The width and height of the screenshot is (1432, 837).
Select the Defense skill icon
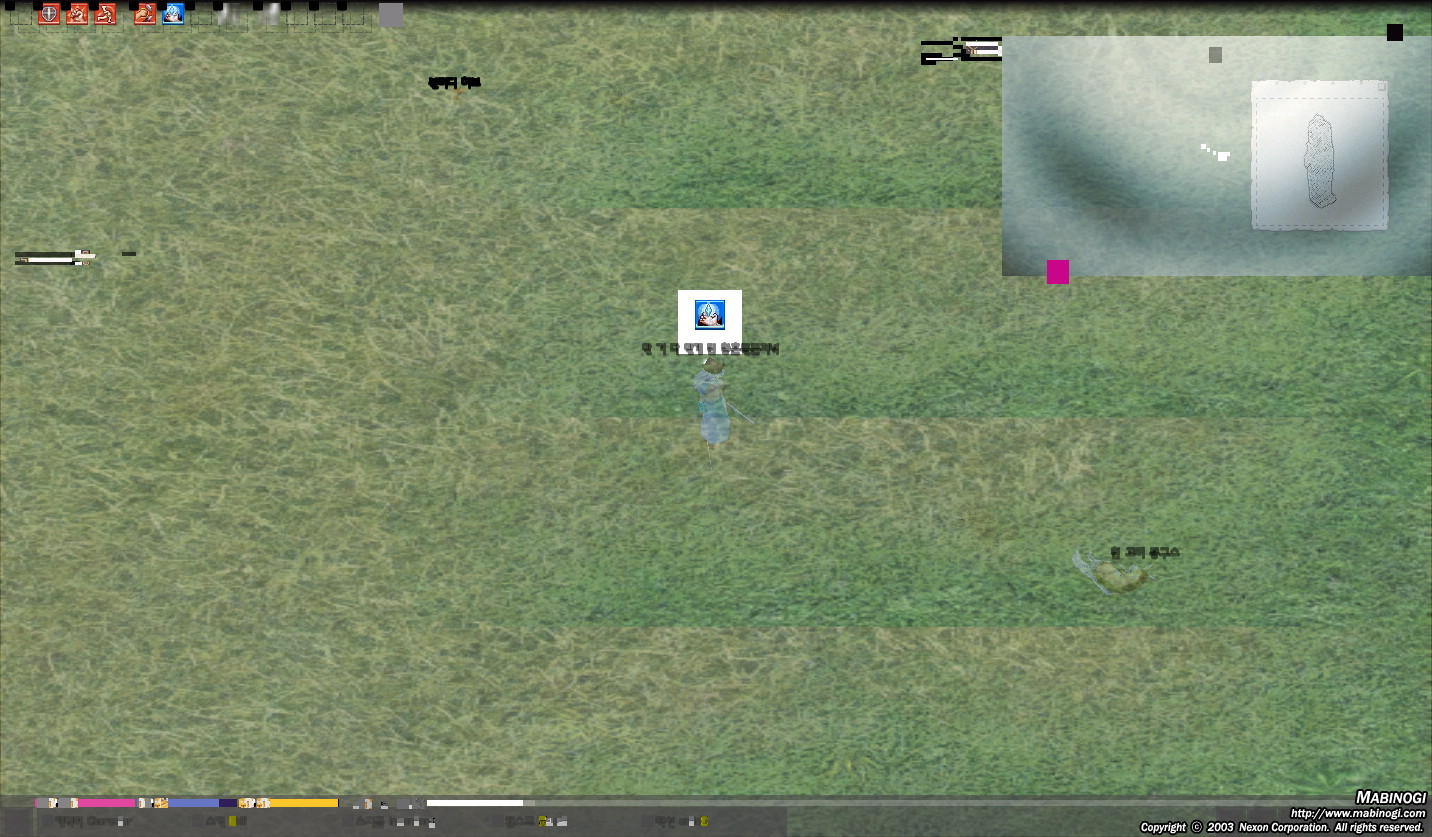pos(48,13)
